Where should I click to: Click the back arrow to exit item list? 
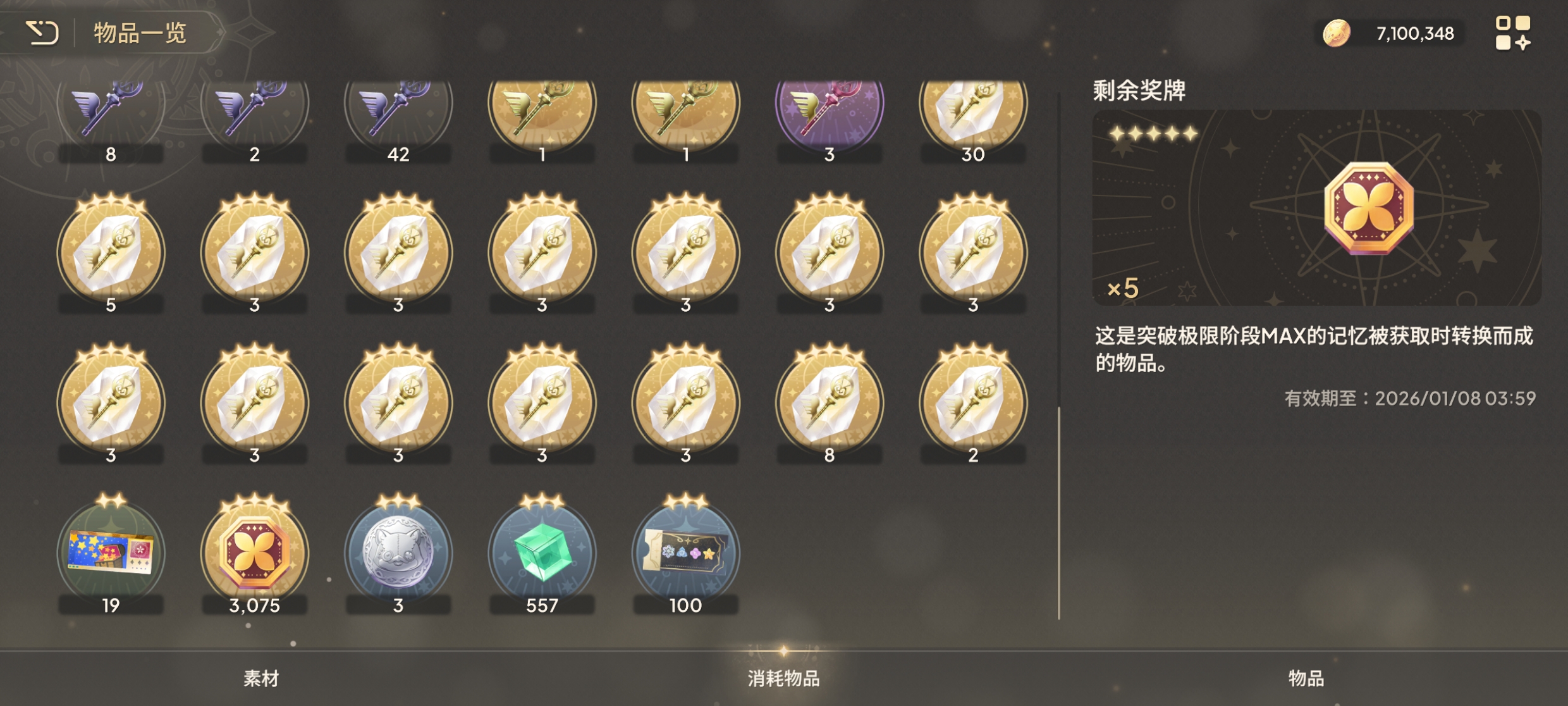43,35
